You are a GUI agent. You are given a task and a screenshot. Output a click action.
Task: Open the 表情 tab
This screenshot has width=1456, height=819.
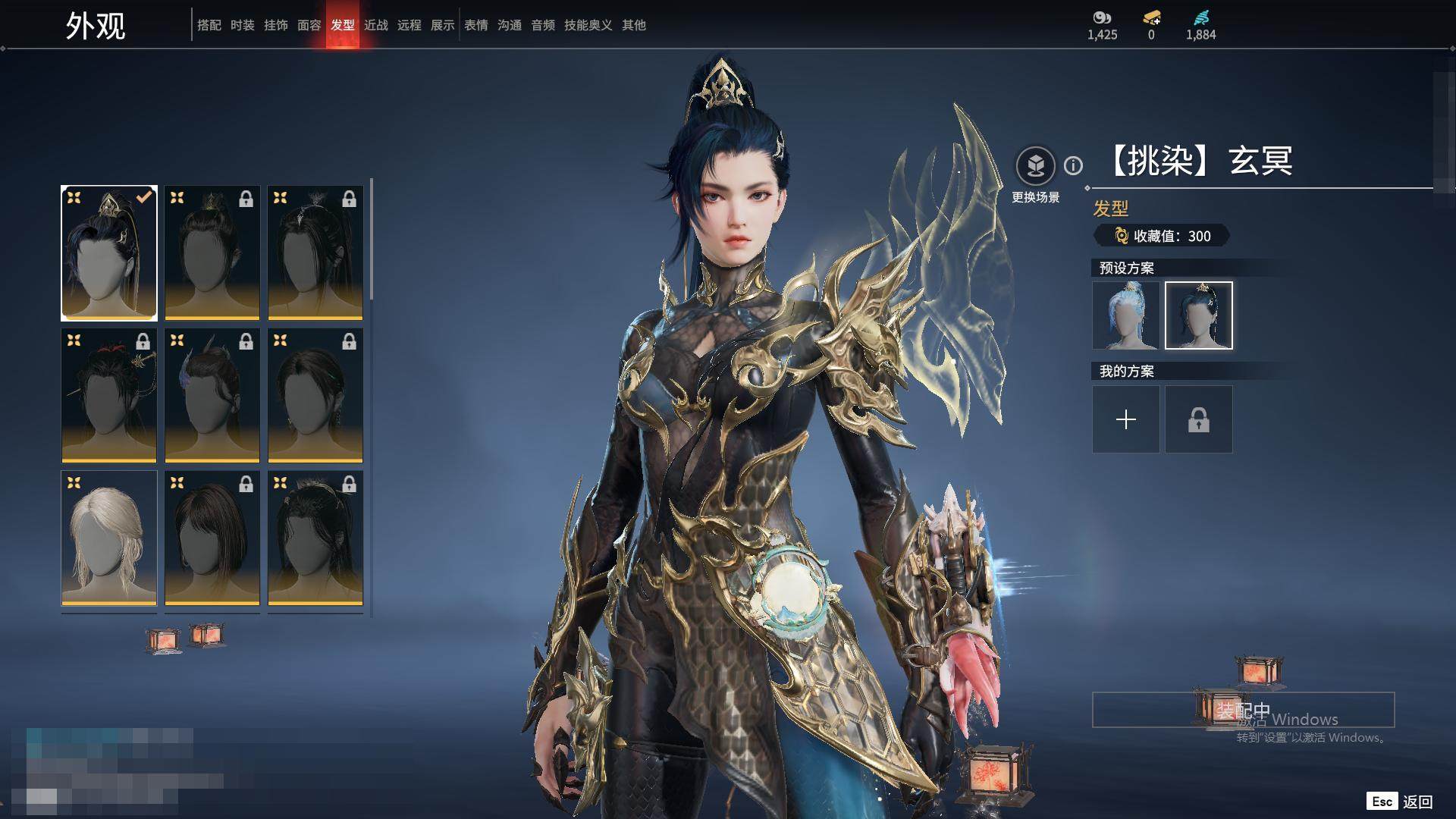pyautogui.click(x=476, y=25)
